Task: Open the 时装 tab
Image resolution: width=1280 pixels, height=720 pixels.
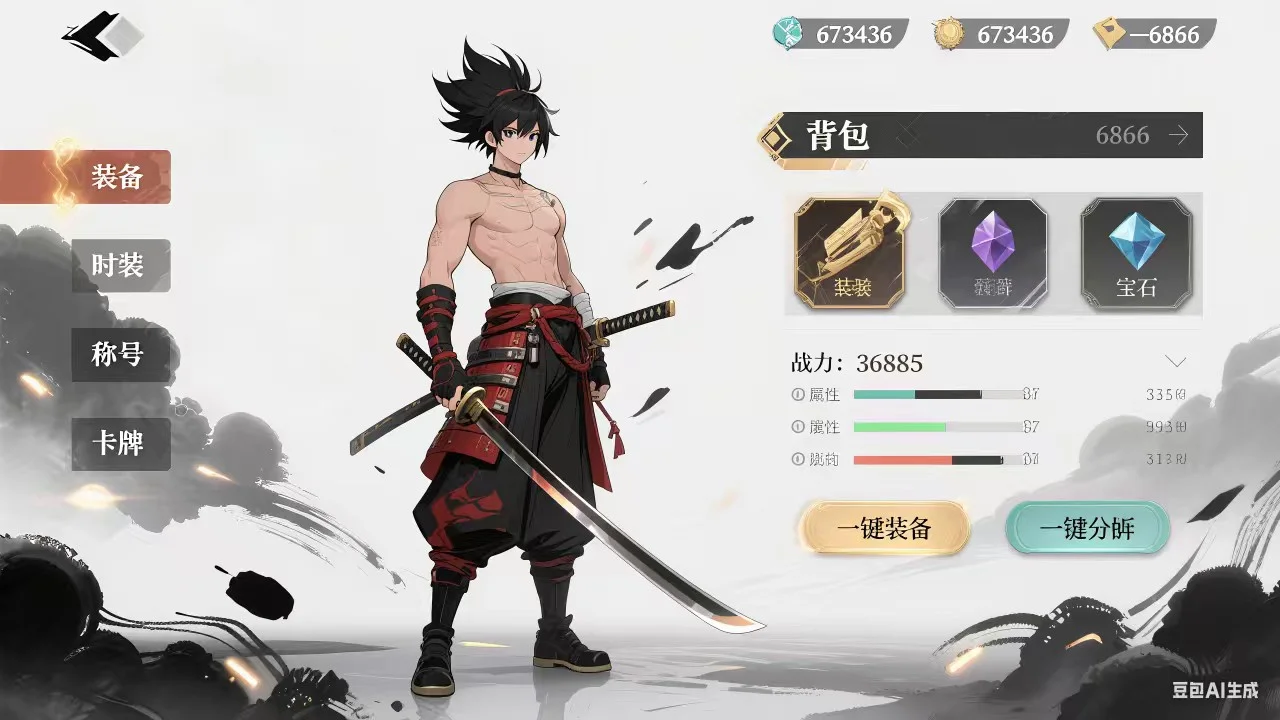Action: (x=120, y=265)
